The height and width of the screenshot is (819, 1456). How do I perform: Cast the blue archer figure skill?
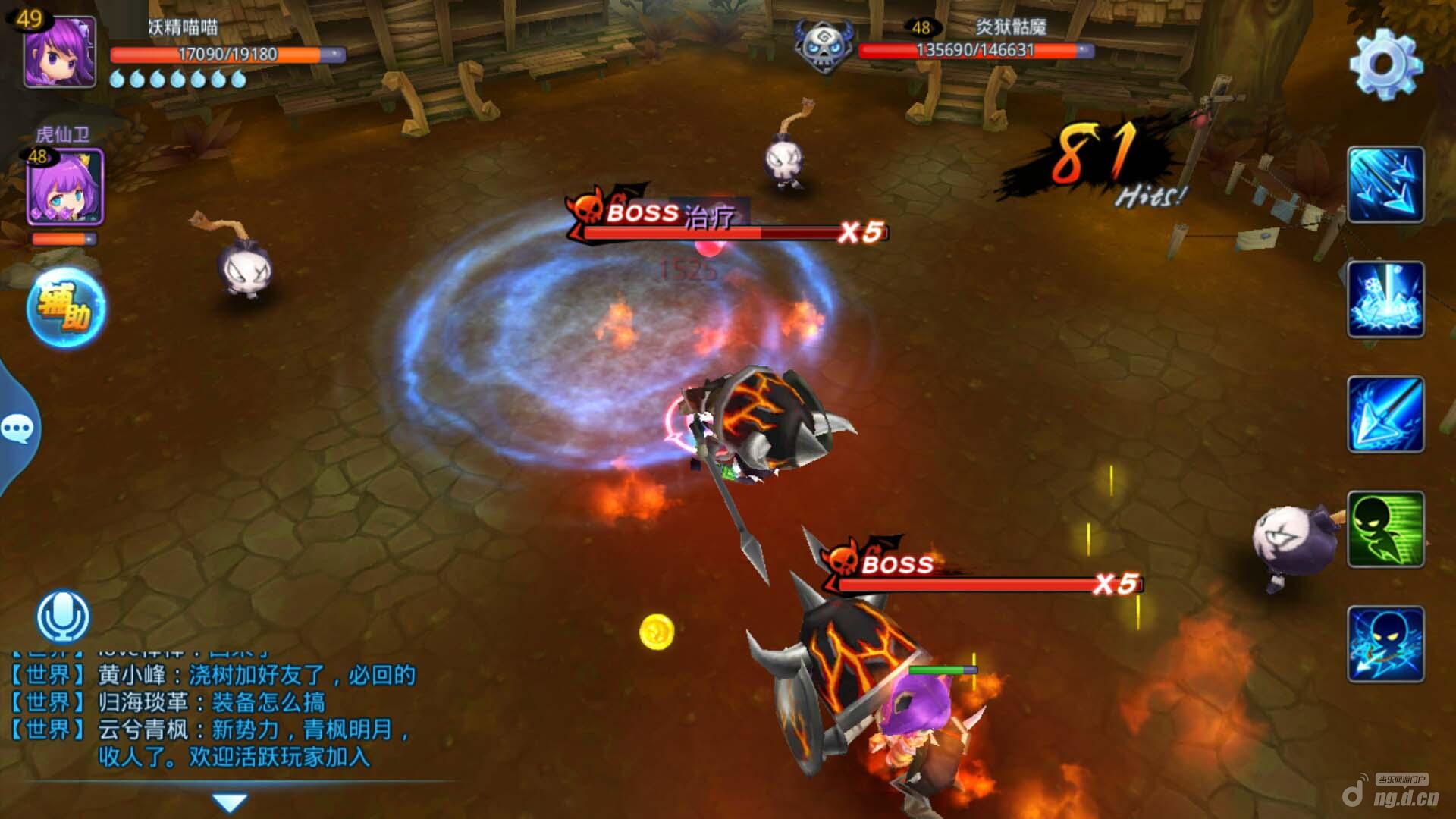pyautogui.click(x=1385, y=645)
